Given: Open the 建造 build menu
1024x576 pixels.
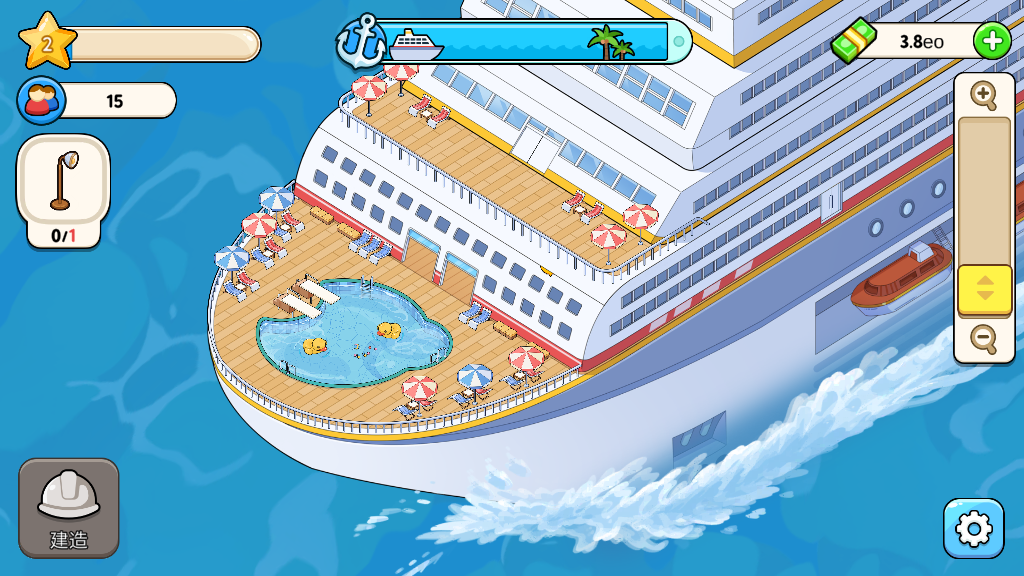Looking at the screenshot, I should pyautogui.click(x=68, y=507).
